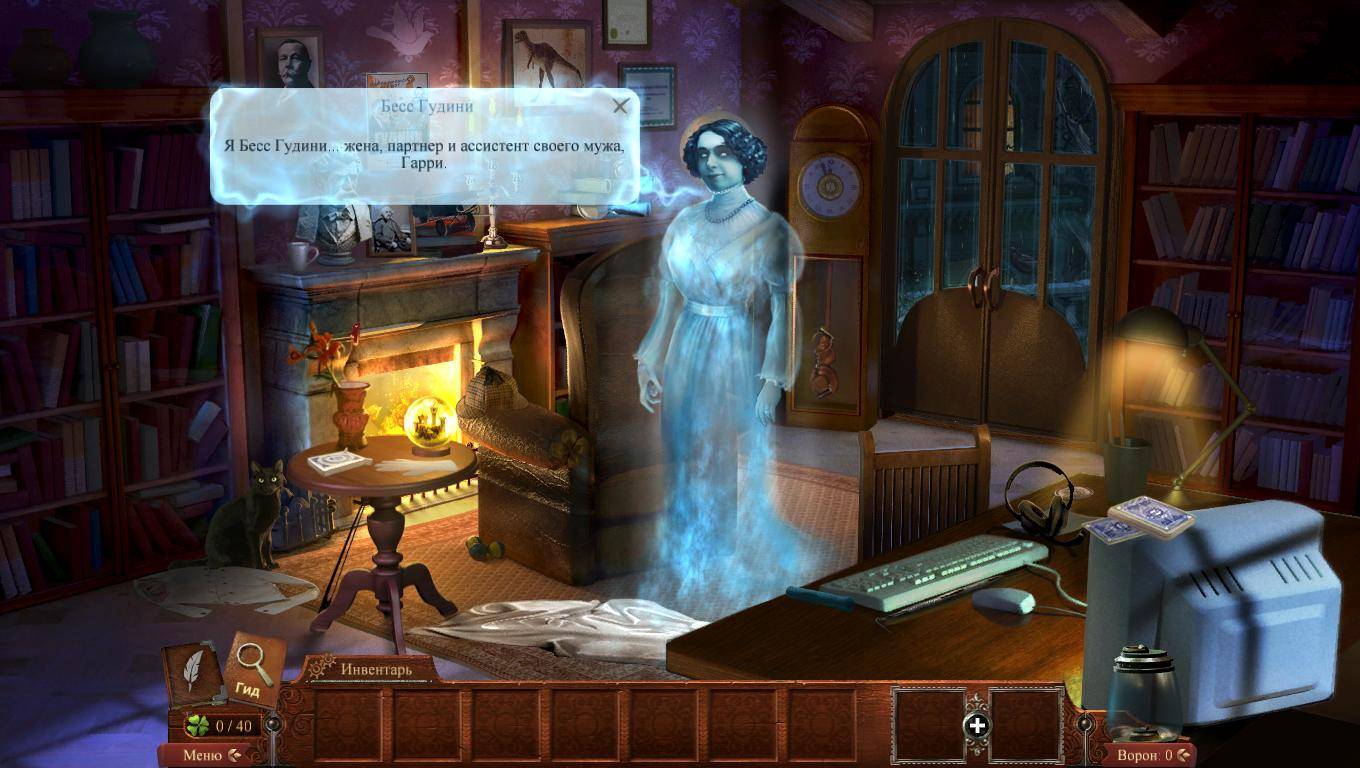Click the plus button between item slots

pyautogui.click(x=977, y=726)
